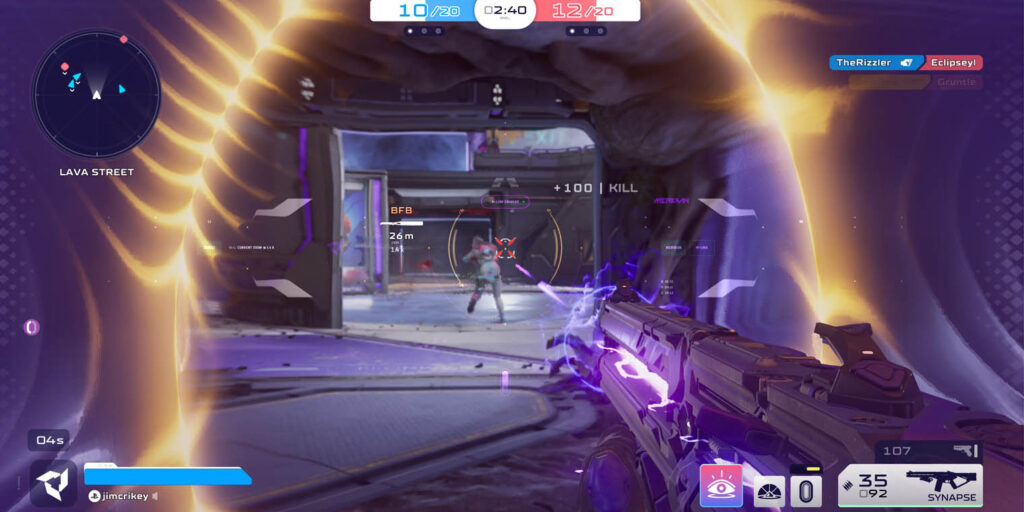Select the Synapse primary weapon slot

(910, 485)
